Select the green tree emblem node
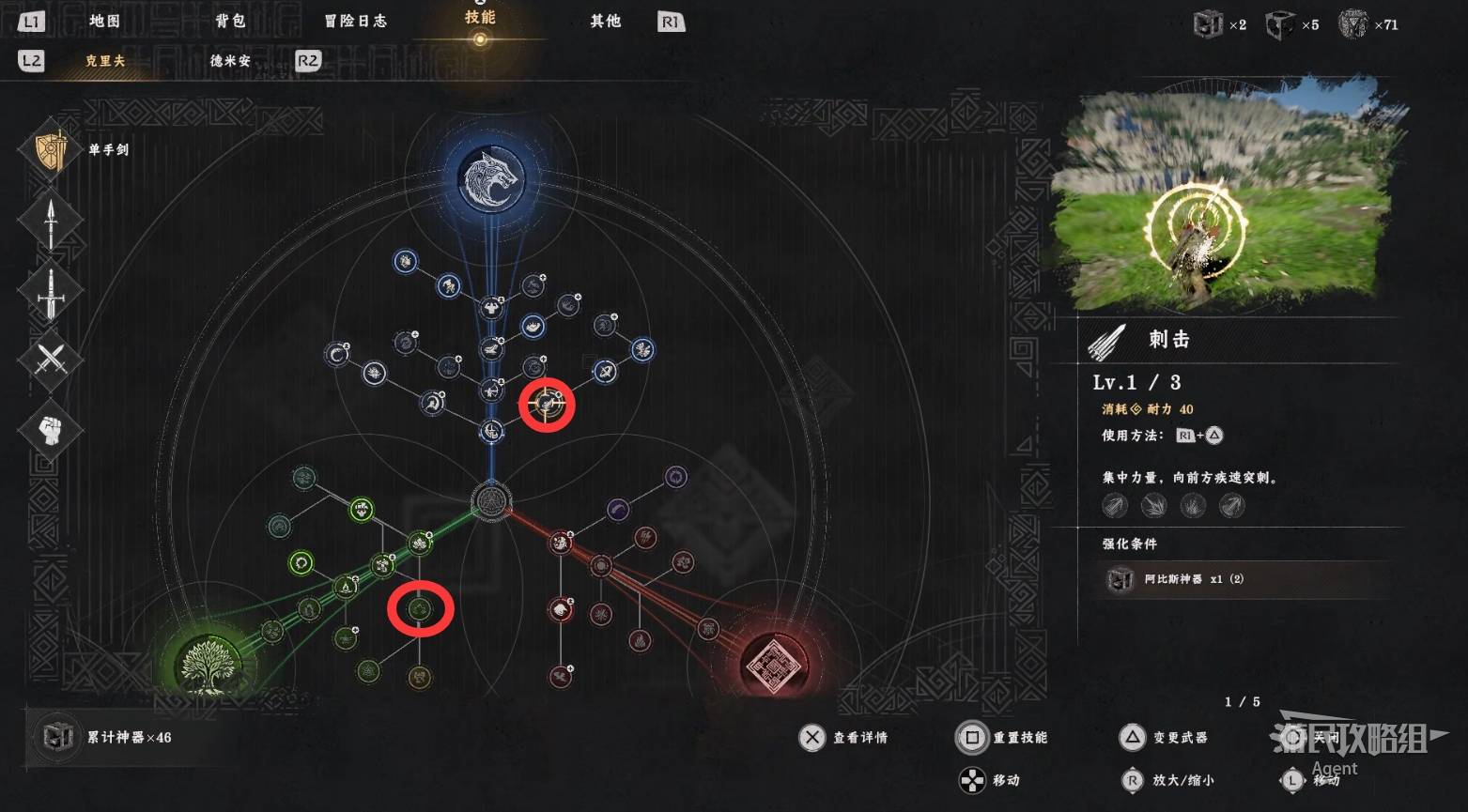This screenshot has width=1468, height=812. [201, 664]
